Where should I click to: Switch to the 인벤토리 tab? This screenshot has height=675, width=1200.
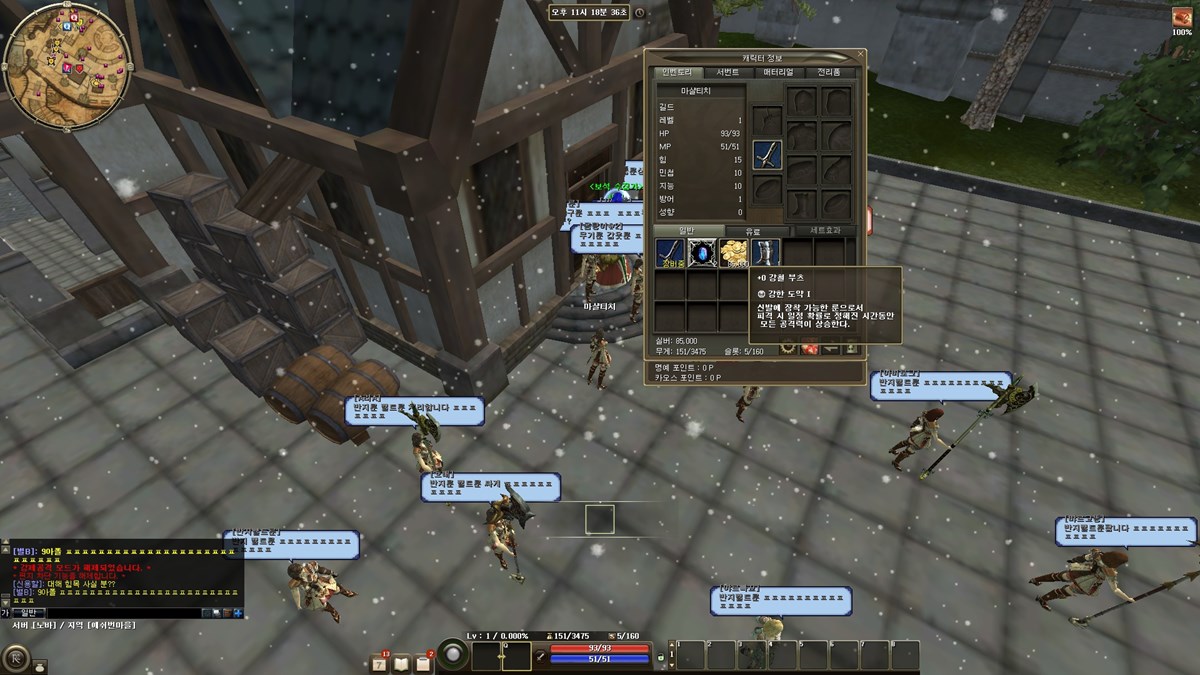(x=676, y=72)
